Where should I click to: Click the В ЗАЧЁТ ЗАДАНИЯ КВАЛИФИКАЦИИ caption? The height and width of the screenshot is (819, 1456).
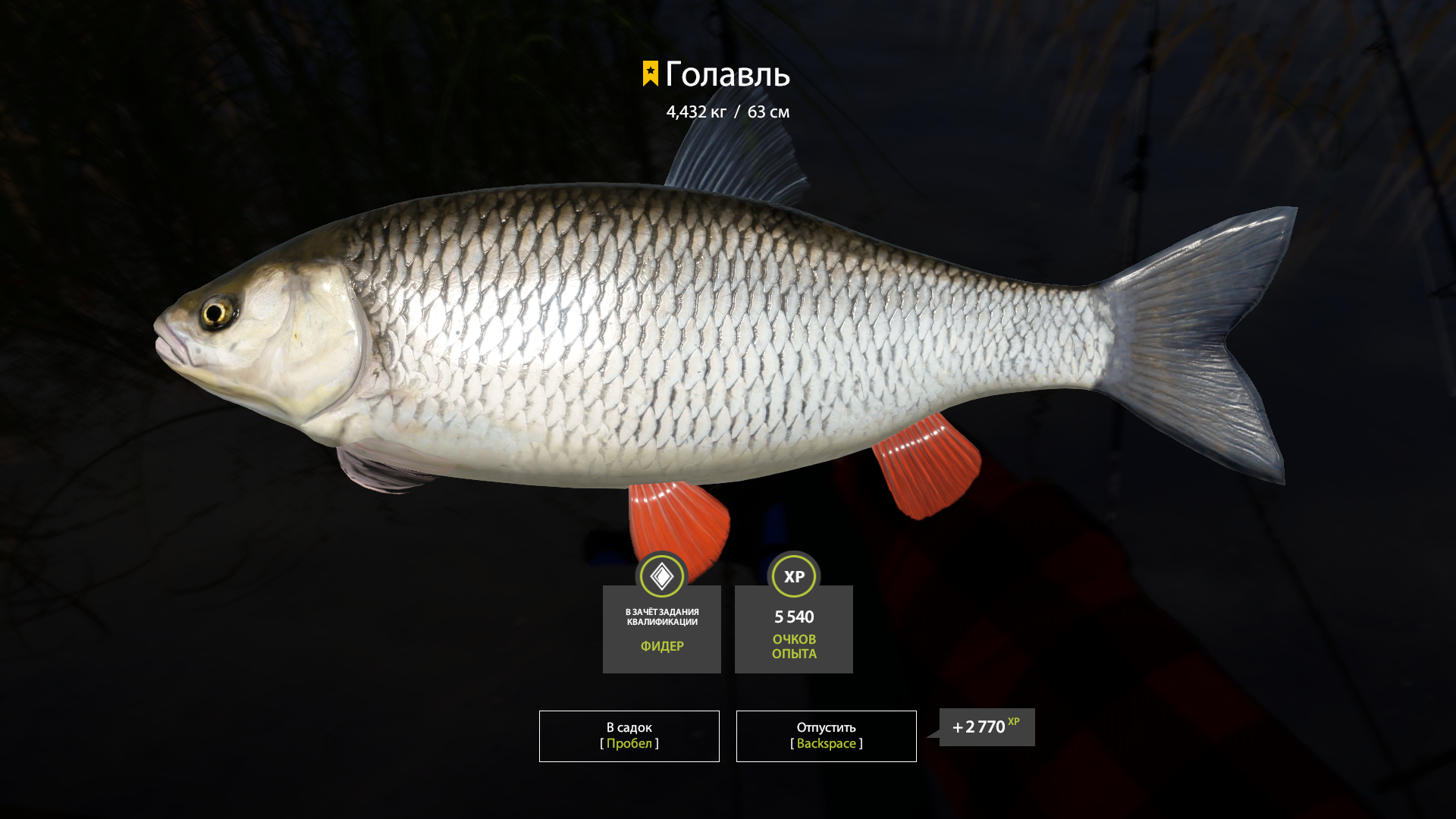coord(661,614)
